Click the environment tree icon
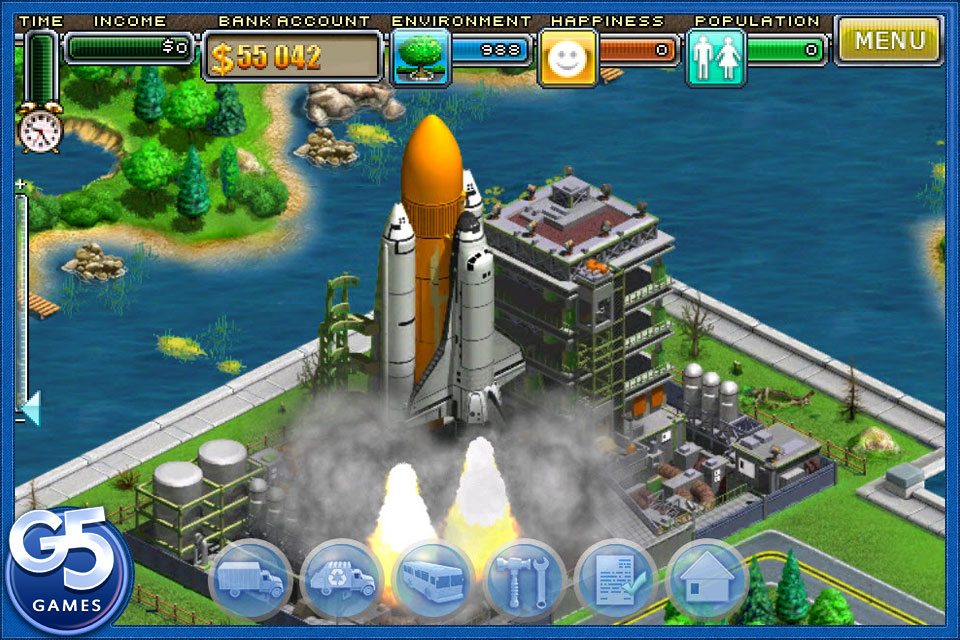Image resolution: width=960 pixels, height=640 pixels. [420, 57]
